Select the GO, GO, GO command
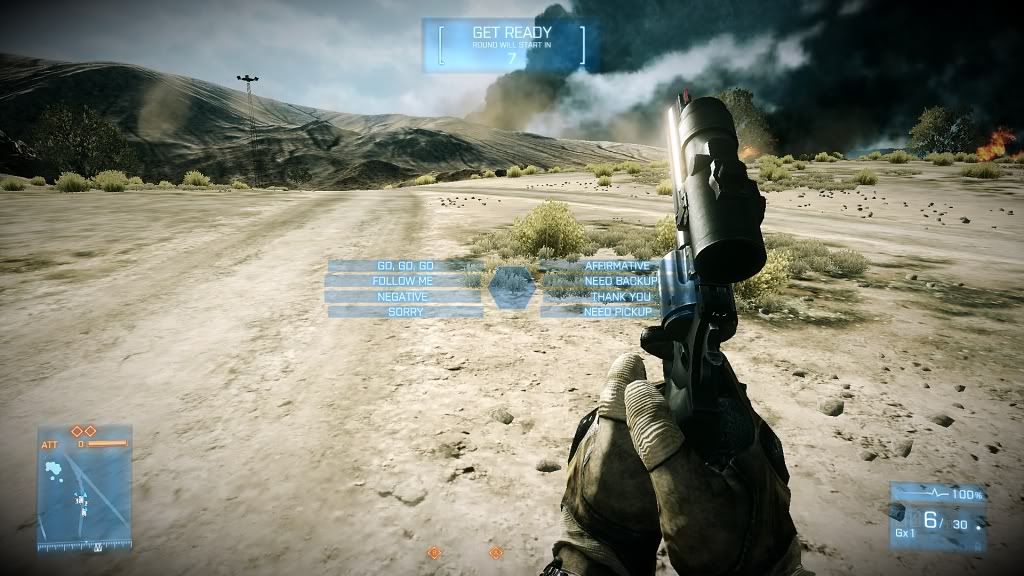 click(405, 266)
